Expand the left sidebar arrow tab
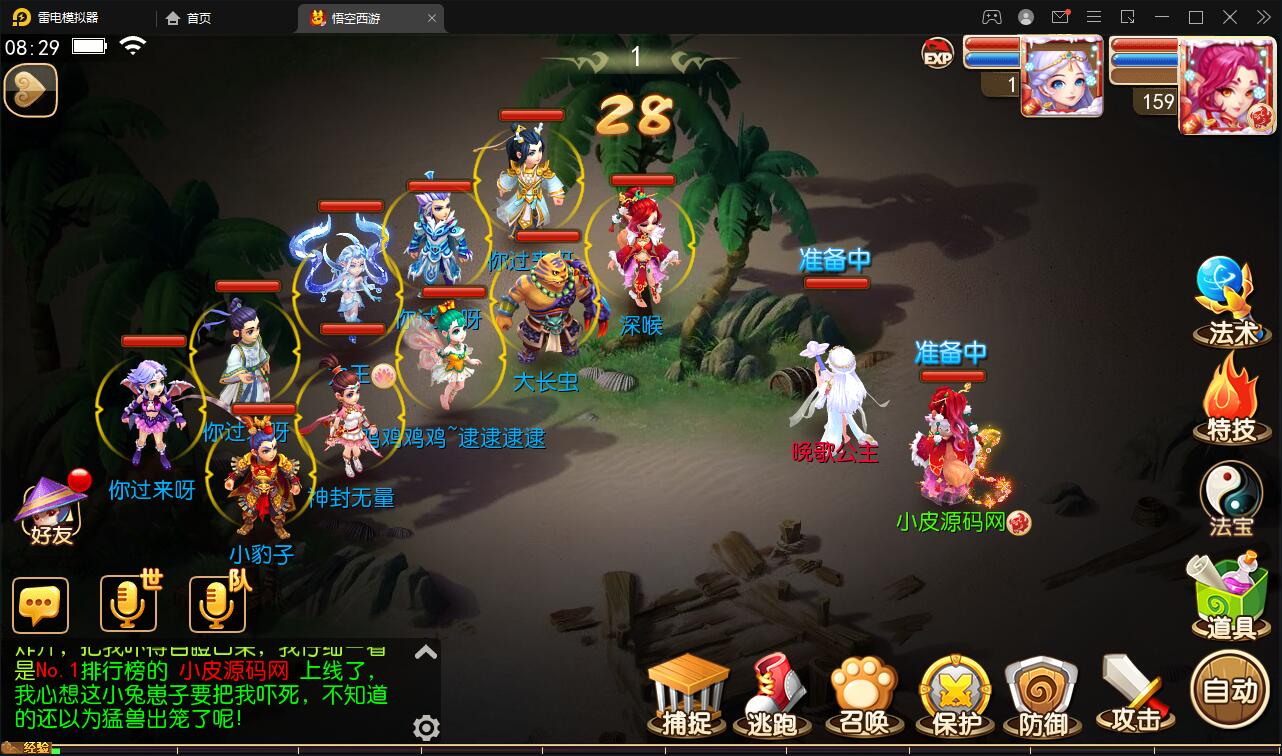1282x756 pixels. tap(30, 90)
